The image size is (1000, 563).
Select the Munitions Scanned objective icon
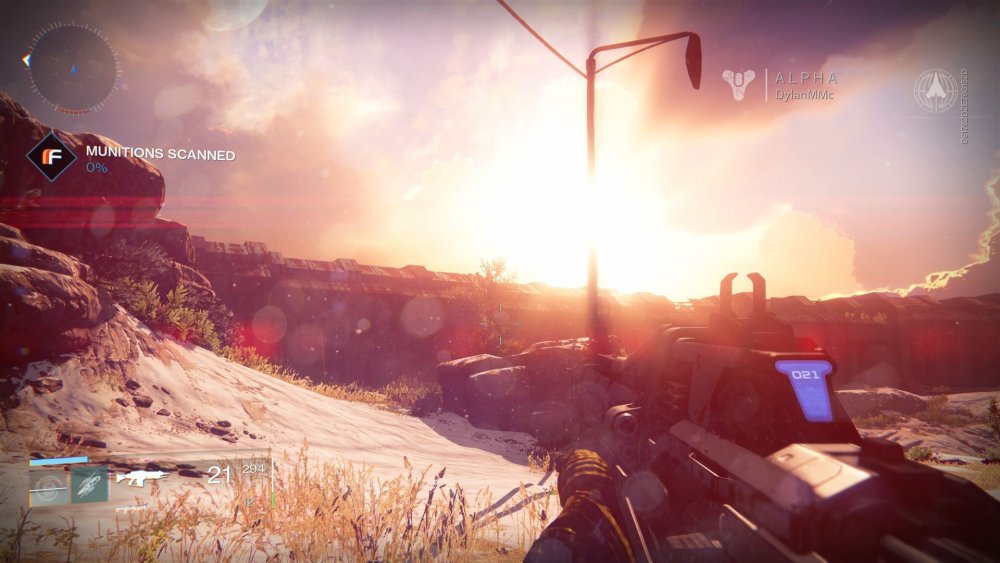click(51, 156)
